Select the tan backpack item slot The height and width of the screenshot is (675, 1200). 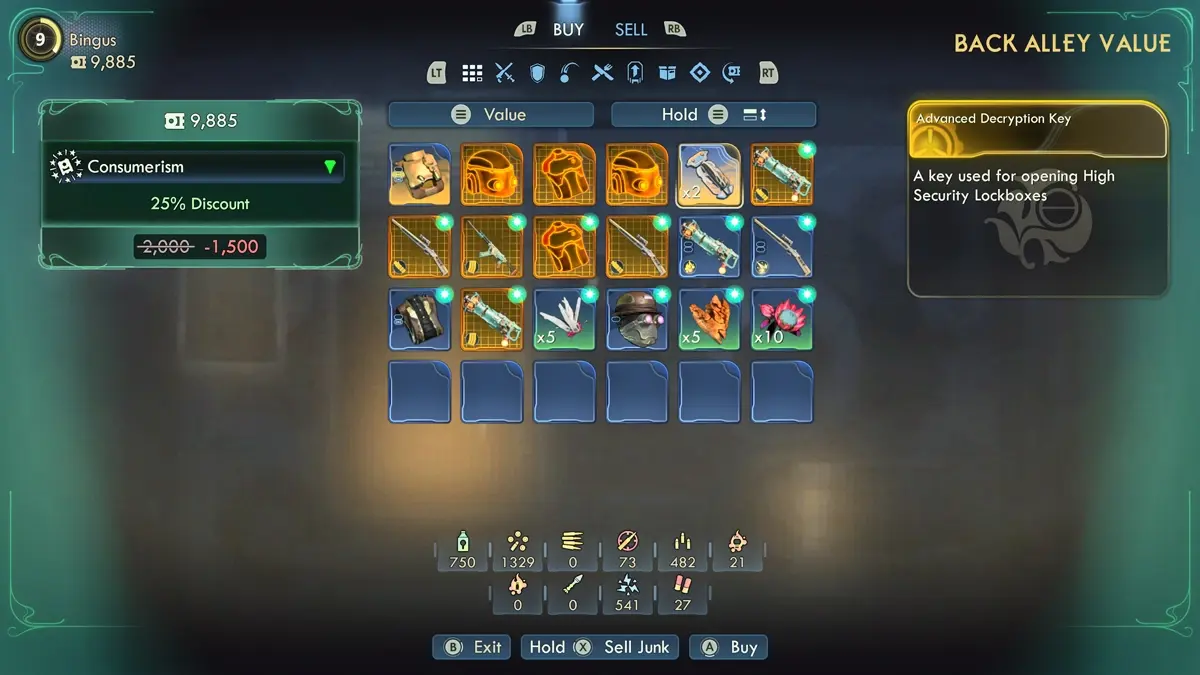pos(419,174)
